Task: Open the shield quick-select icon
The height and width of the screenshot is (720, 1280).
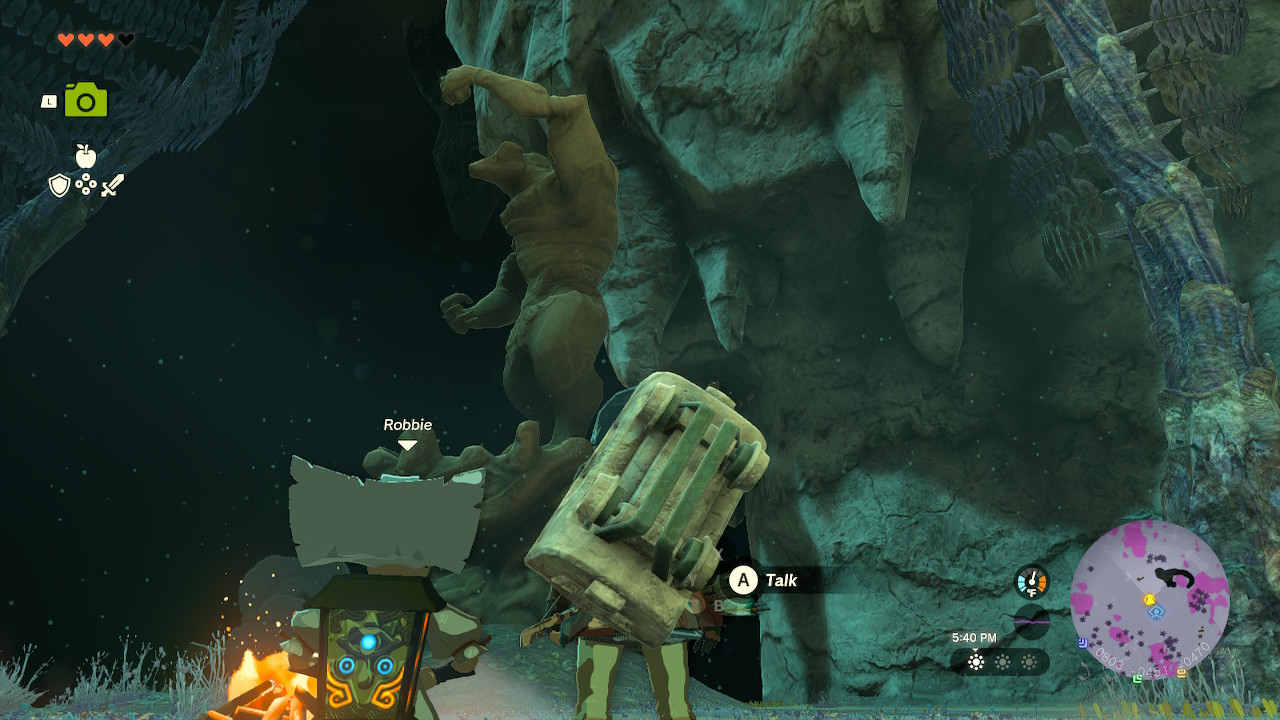Action: pos(60,185)
